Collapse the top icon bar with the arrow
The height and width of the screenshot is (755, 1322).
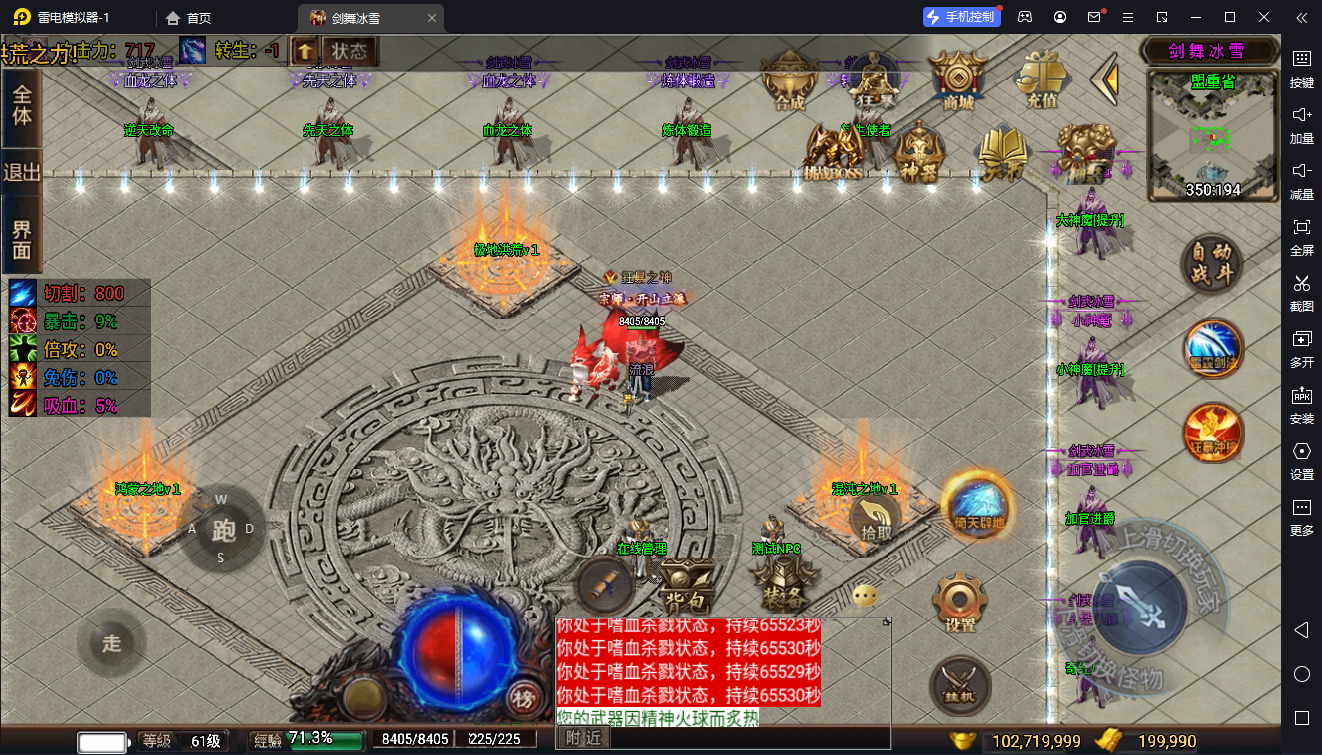(x=1104, y=79)
